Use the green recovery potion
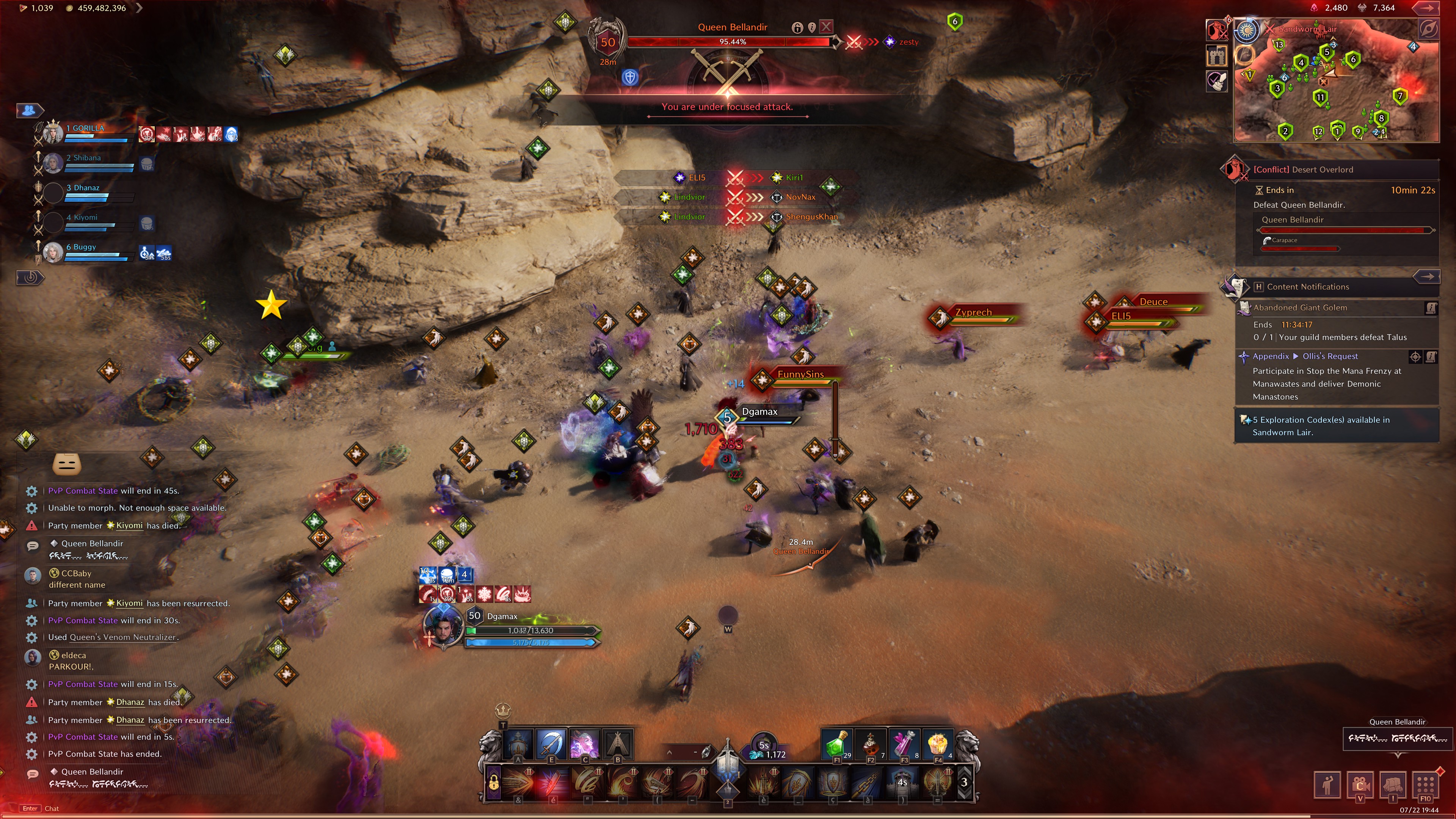This screenshot has width=1456, height=819. 836,744
